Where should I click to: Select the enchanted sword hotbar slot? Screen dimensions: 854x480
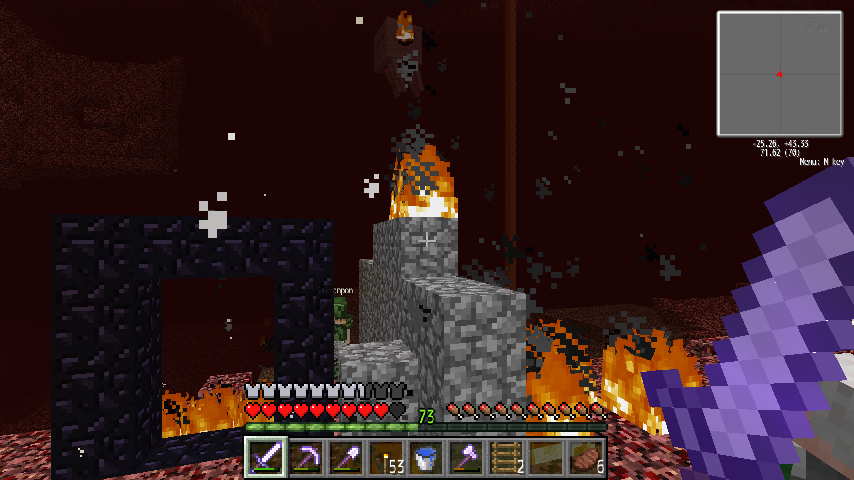(266, 458)
